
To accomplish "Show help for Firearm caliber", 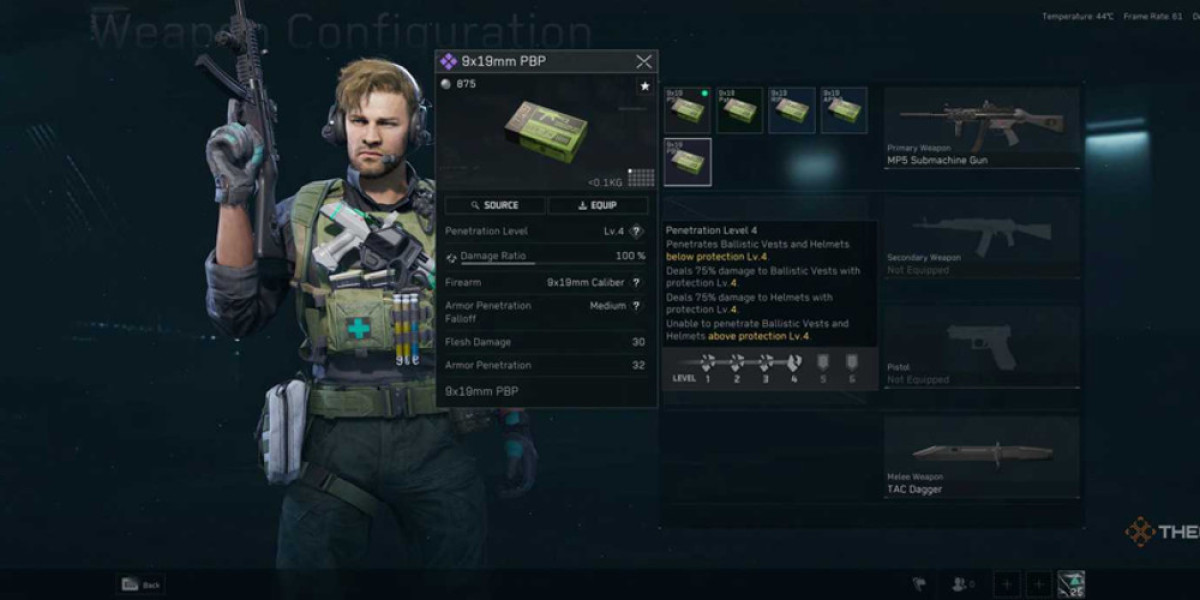I will (637, 283).
